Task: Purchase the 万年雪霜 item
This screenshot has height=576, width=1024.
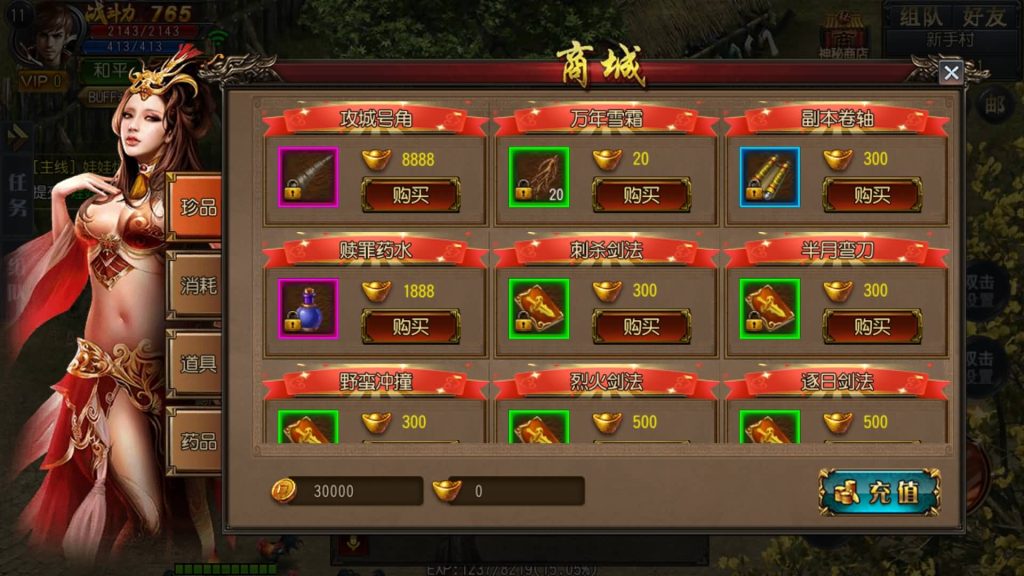Action: pos(641,194)
